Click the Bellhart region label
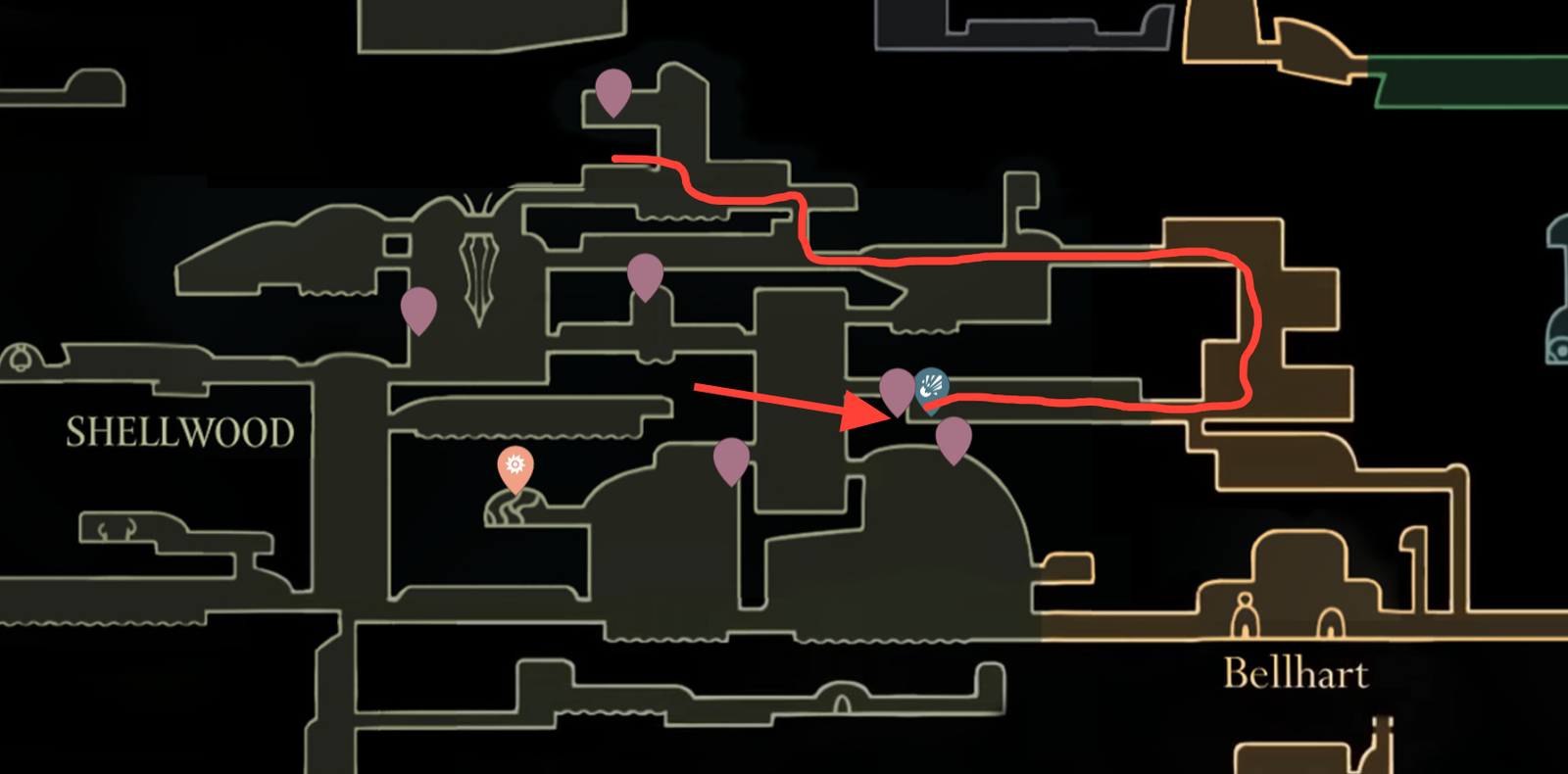This screenshot has height=774, width=1568. (1298, 672)
